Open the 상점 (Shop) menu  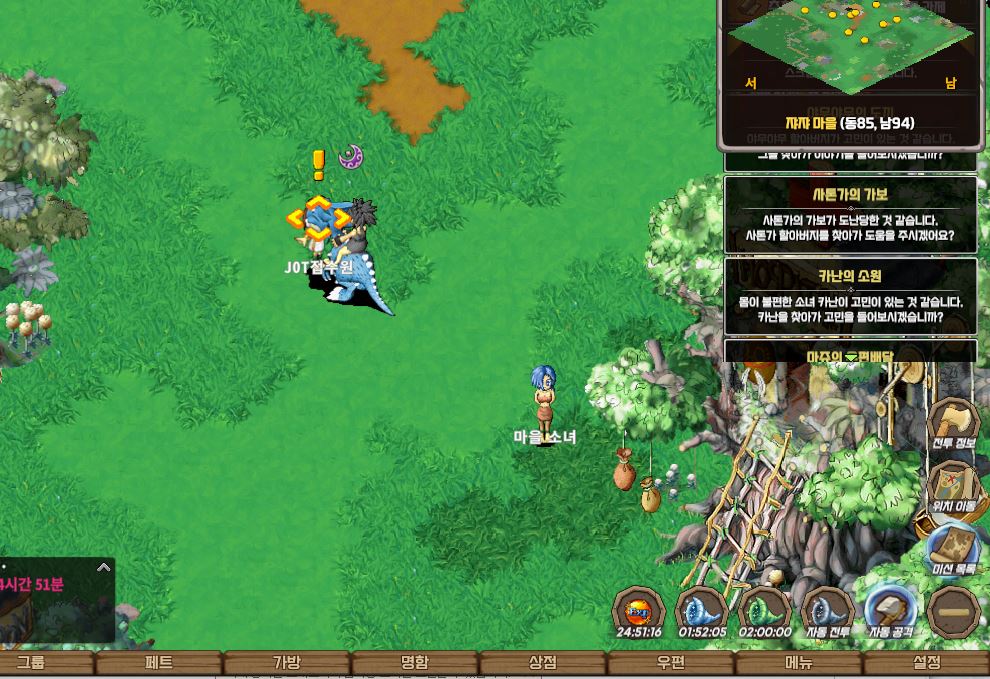point(543,662)
